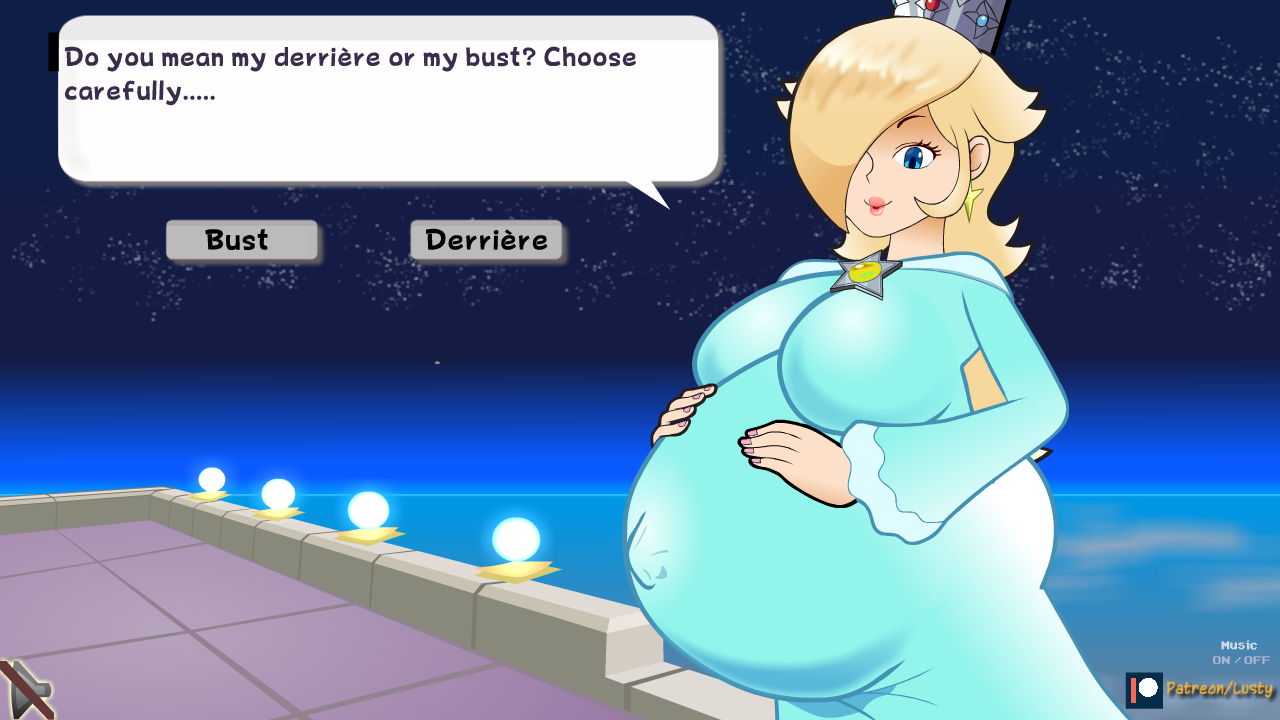The width and height of the screenshot is (1280, 720).
Task: Click the dialogue box to advance text
Action: tap(388, 100)
